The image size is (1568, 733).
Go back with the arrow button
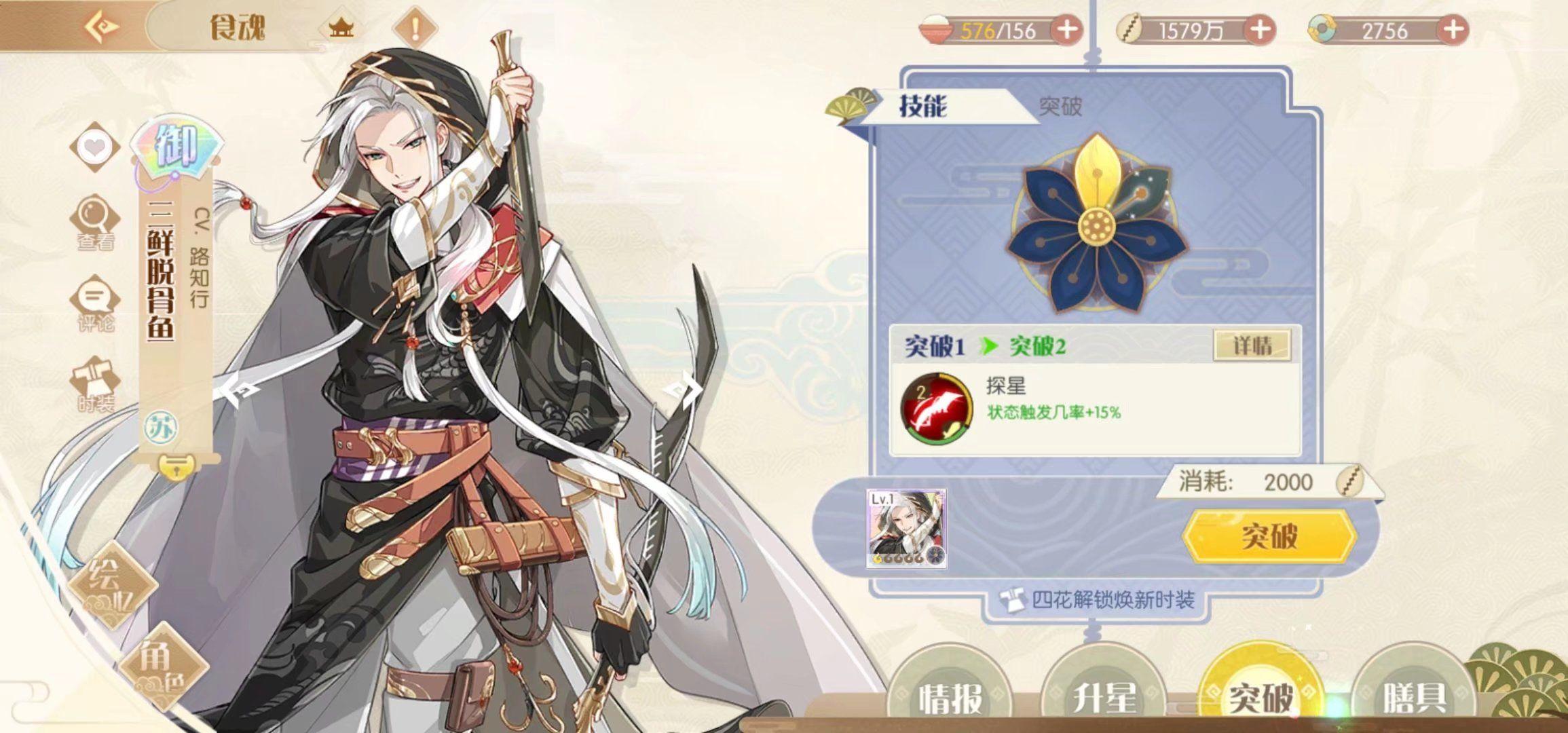pyautogui.click(x=102, y=27)
